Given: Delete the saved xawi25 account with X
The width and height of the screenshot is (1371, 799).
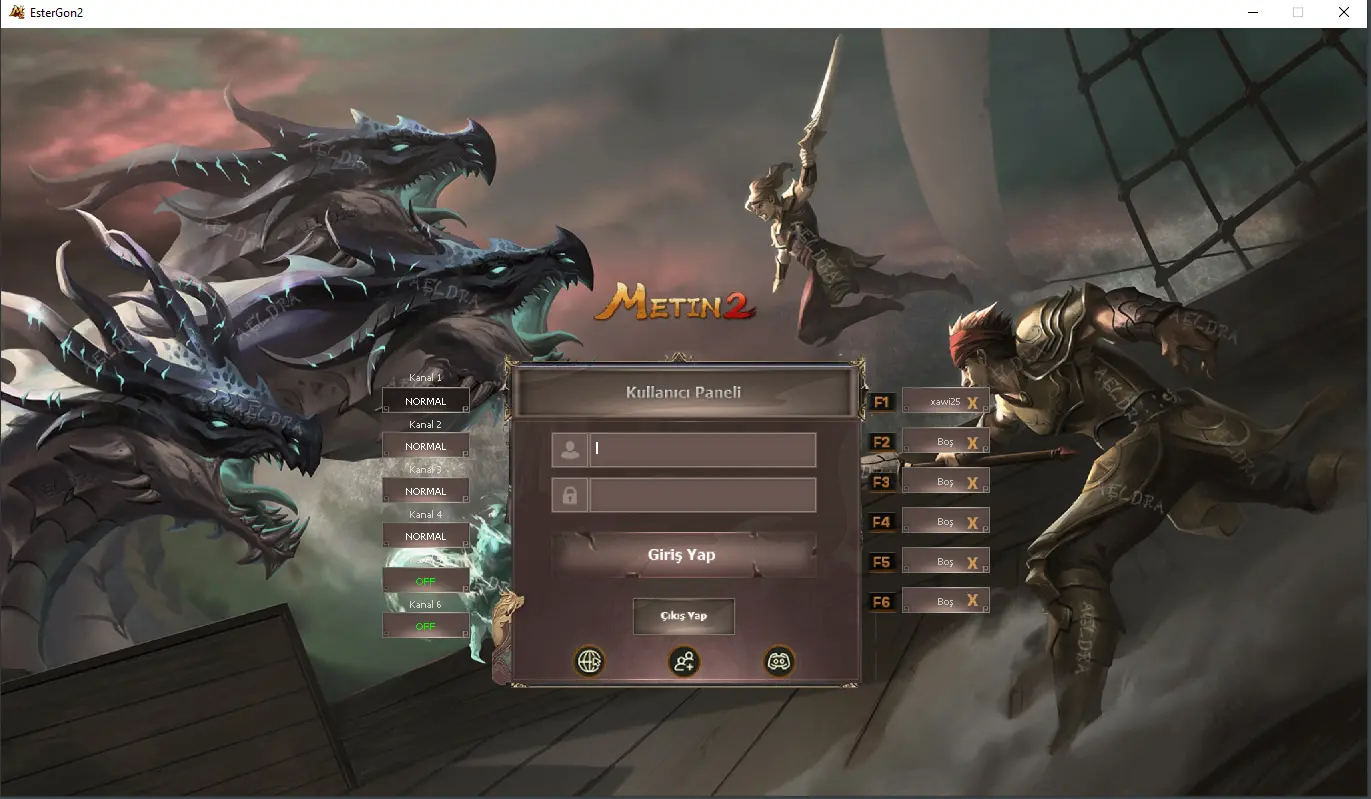Looking at the screenshot, I should click(972, 402).
